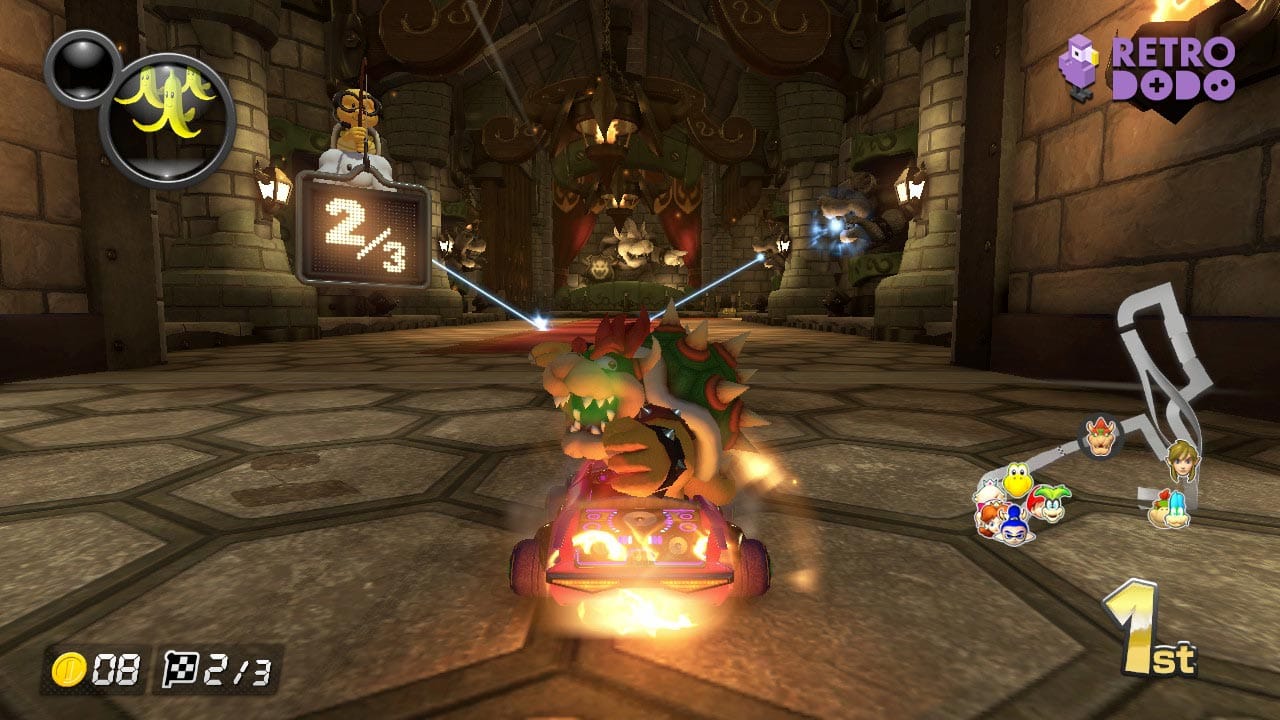This screenshot has height=720, width=1280.
Task: Click Princess Daisy's minimap icon
Action: click(x=989, y=518)
